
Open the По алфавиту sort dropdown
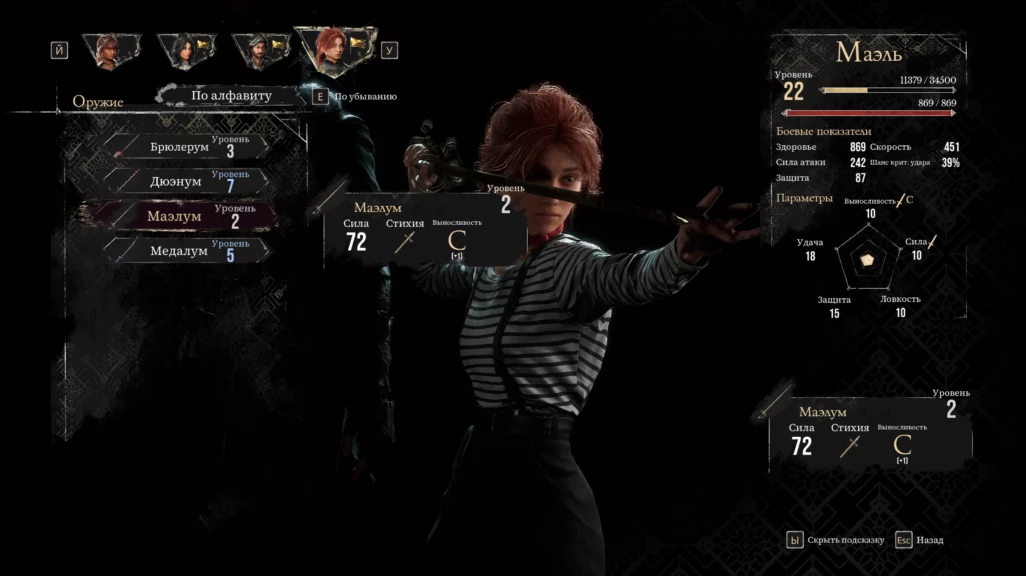click(x=232, y=96)
